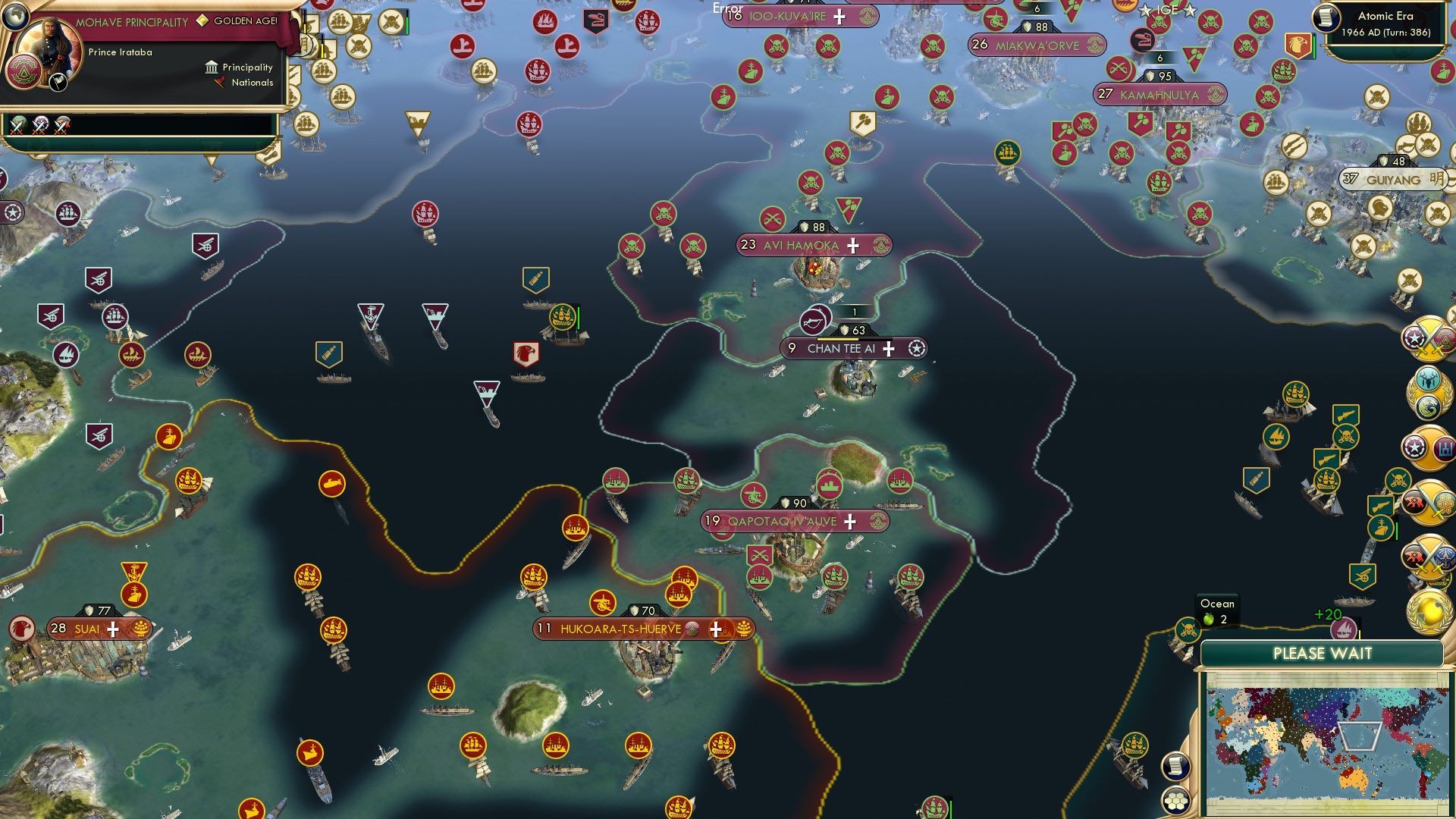Toggle strategic view with the hexagon icon
Screen dimensions: 1456x819
click(1175, 802)
